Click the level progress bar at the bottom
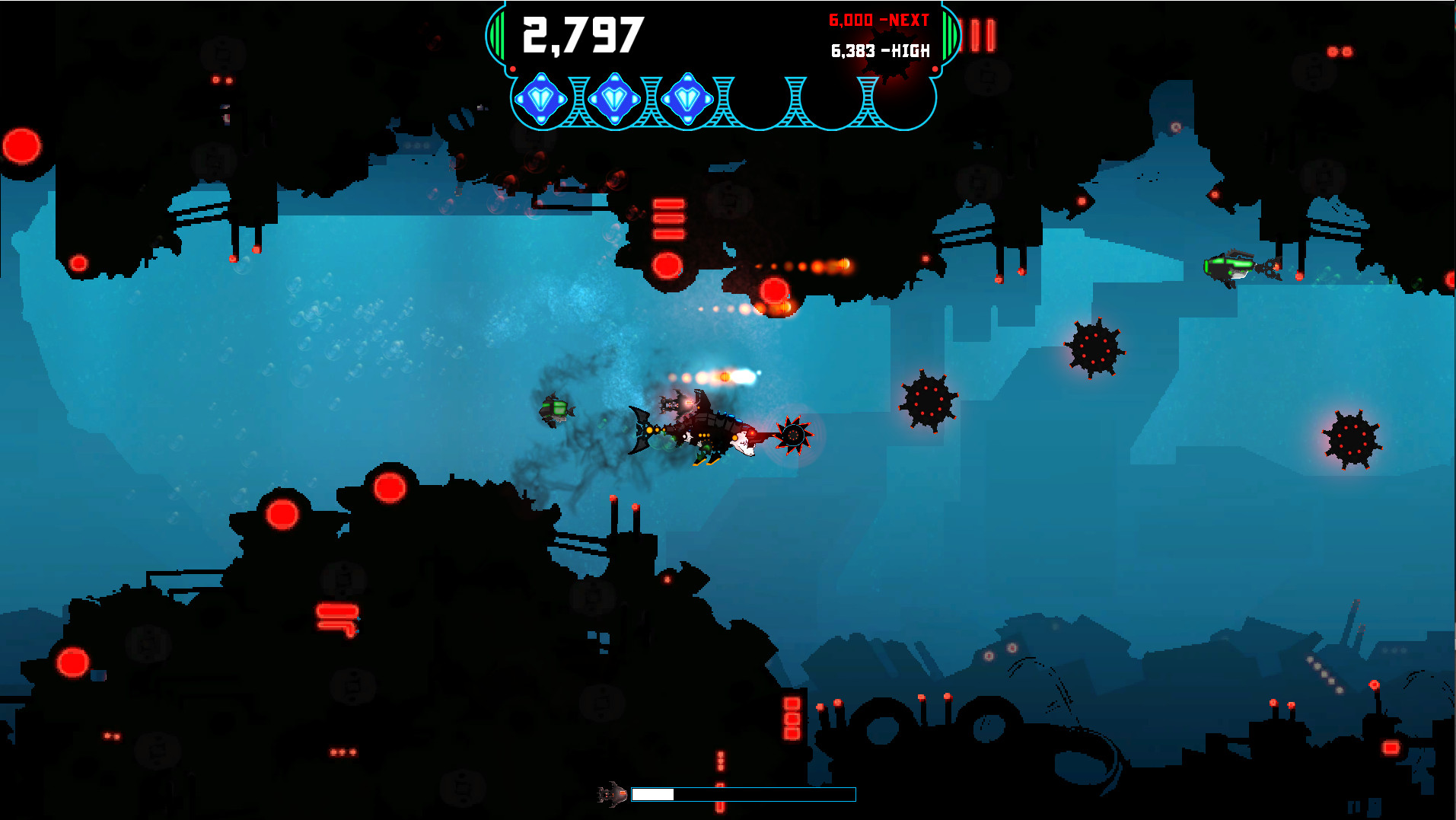 [x=742, y=794]
